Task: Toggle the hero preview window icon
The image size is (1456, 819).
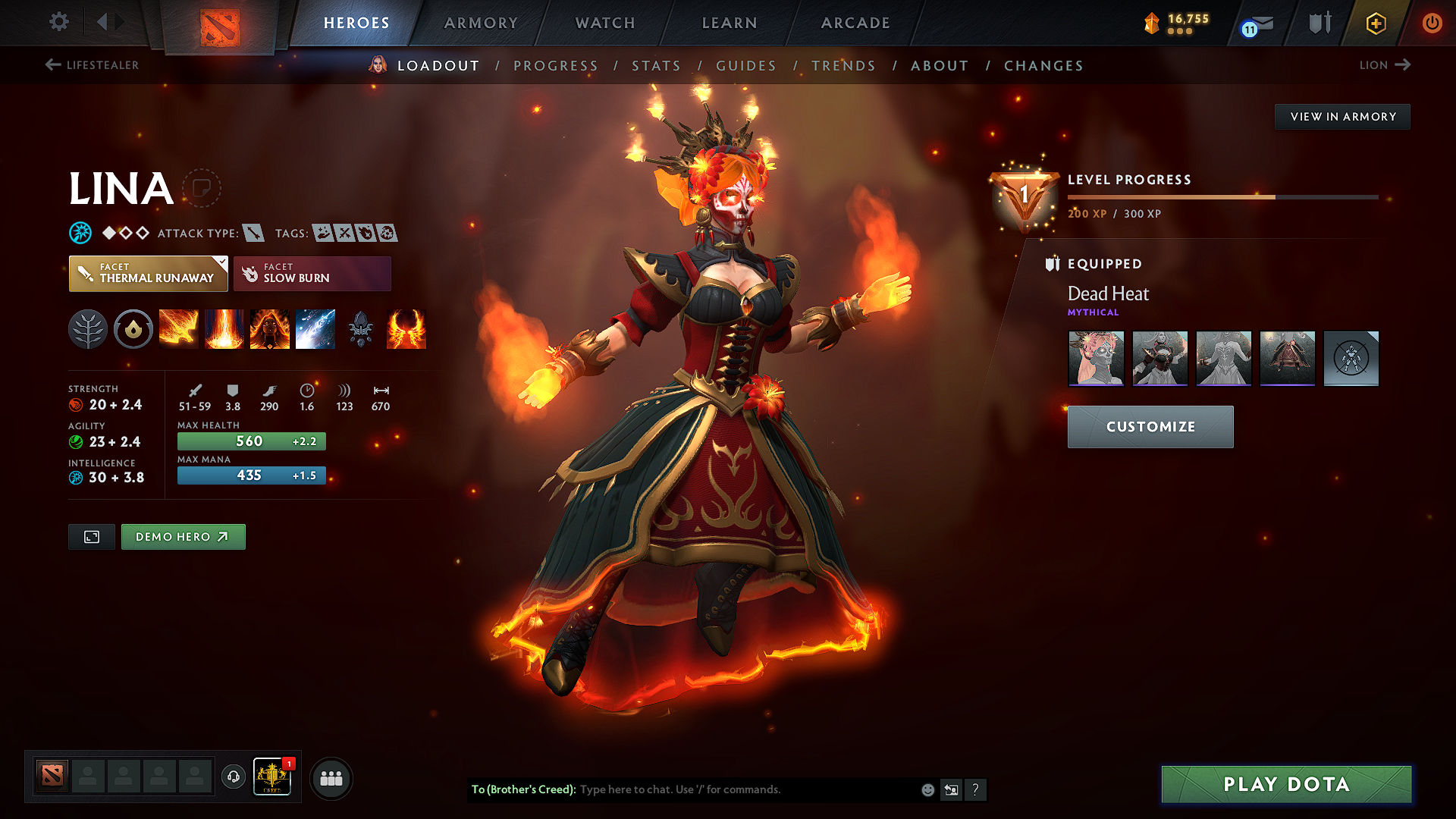Action: pyautogui.click(x=91, y=536)
